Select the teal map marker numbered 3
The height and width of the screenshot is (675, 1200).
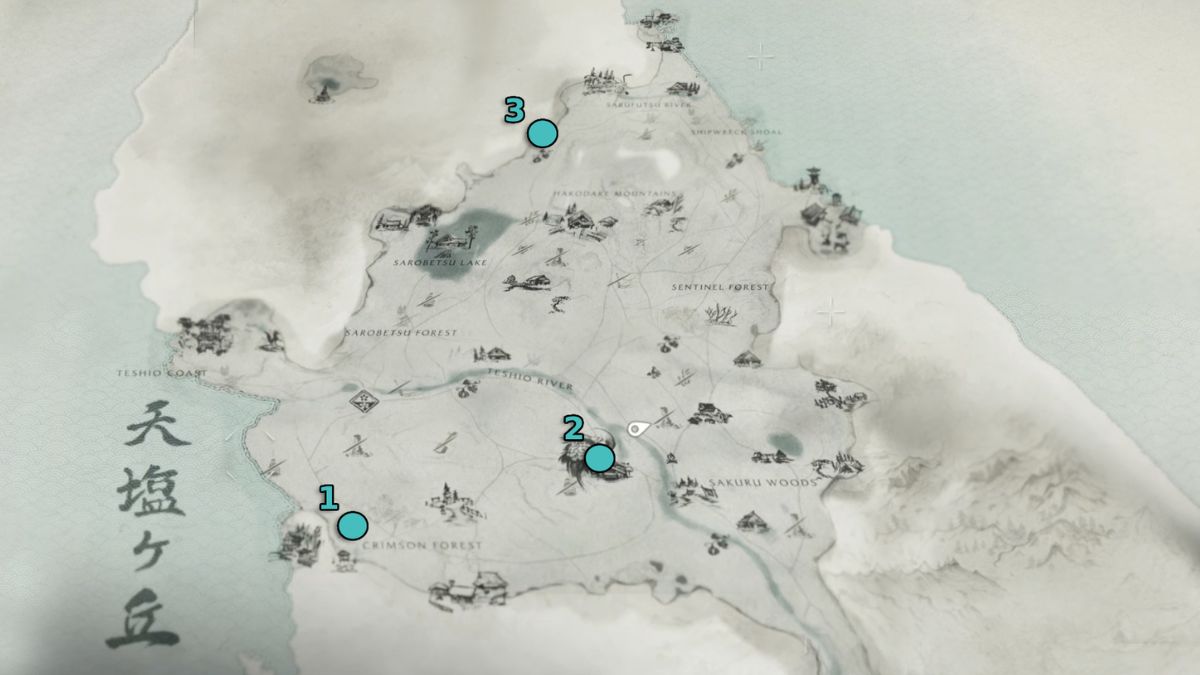[x=542, y=133]
